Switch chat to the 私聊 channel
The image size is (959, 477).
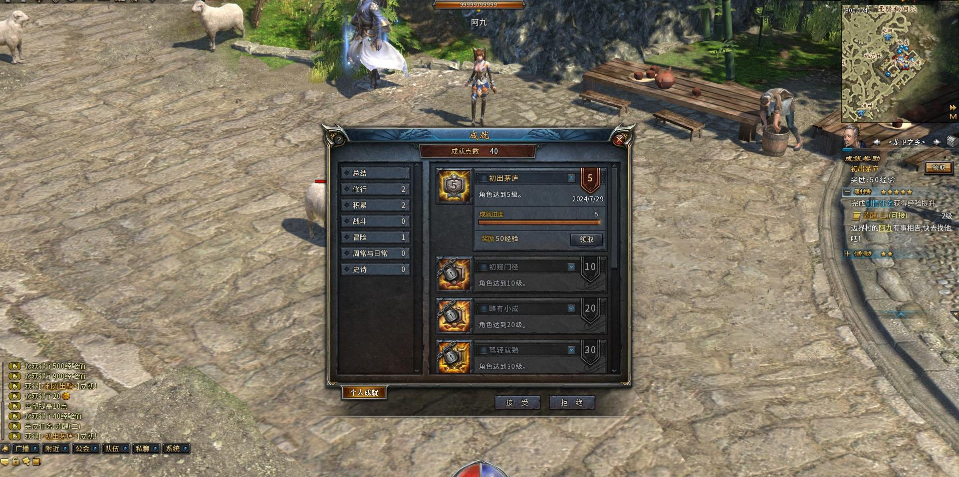(143, 449)
